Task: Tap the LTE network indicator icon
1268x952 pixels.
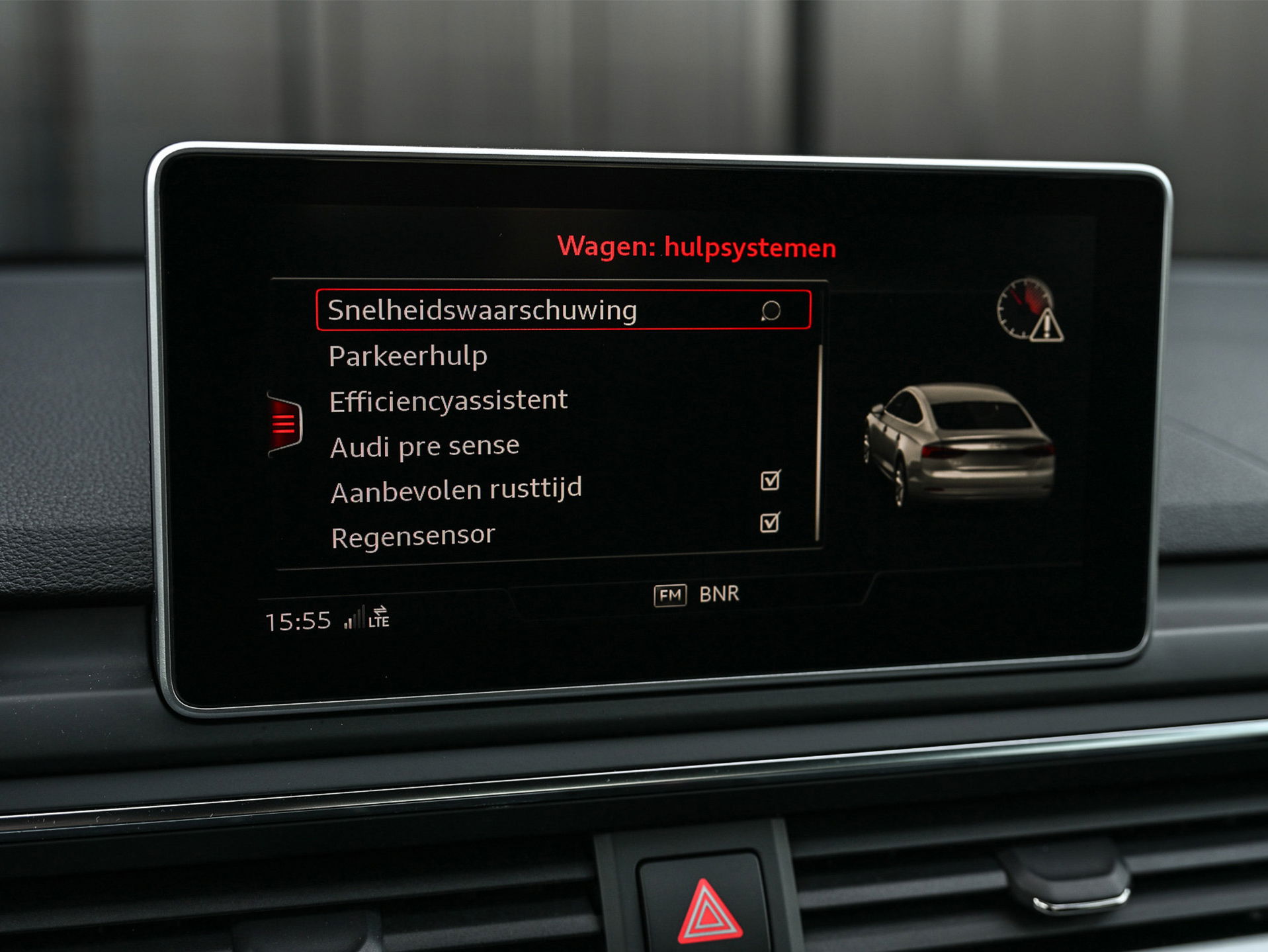Action: pyautogui.click(x=382, y=623)
